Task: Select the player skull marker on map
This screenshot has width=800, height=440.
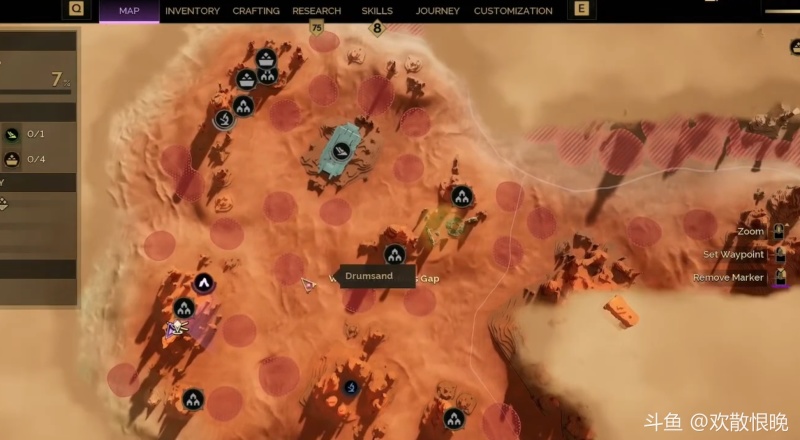Action: (x=176, y=327)
